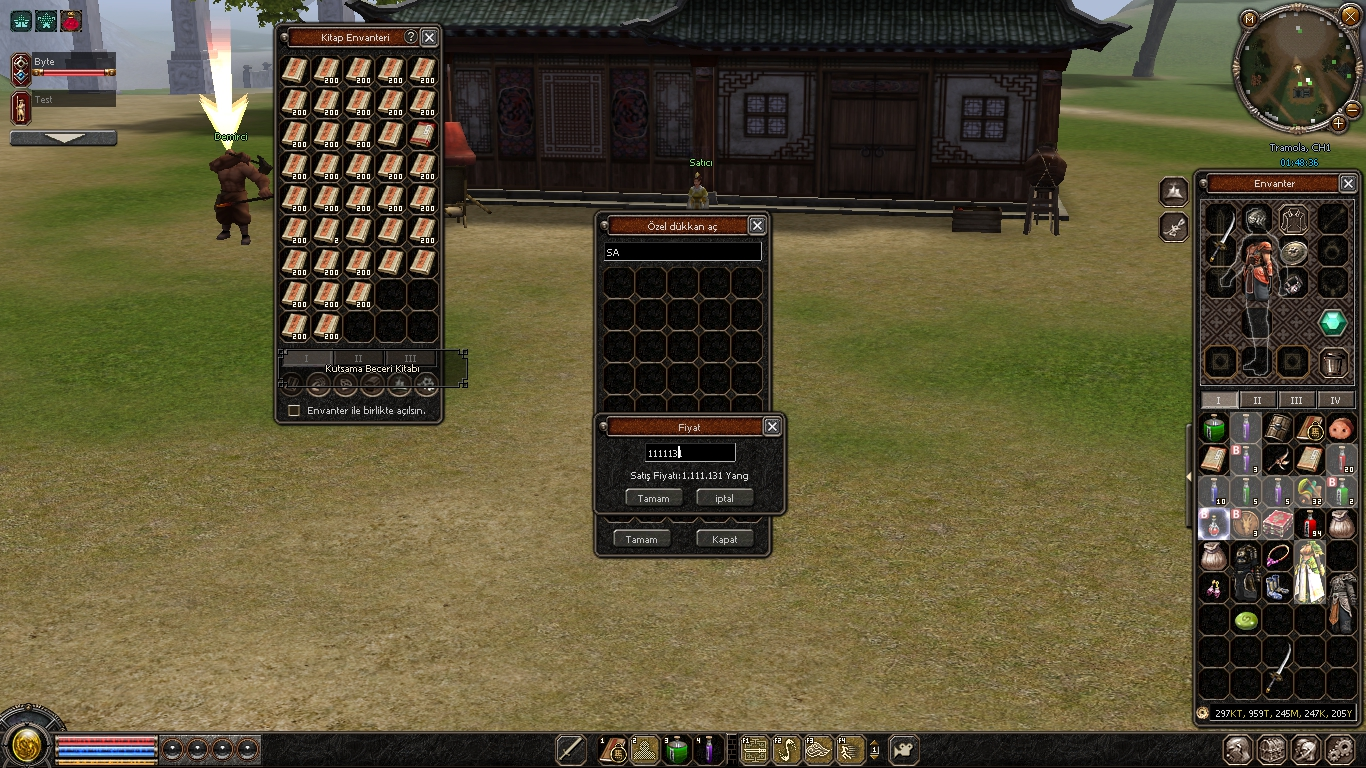
Task: Confirm the price with Tamam in Fiyat dialog
Action: (654, 498)
